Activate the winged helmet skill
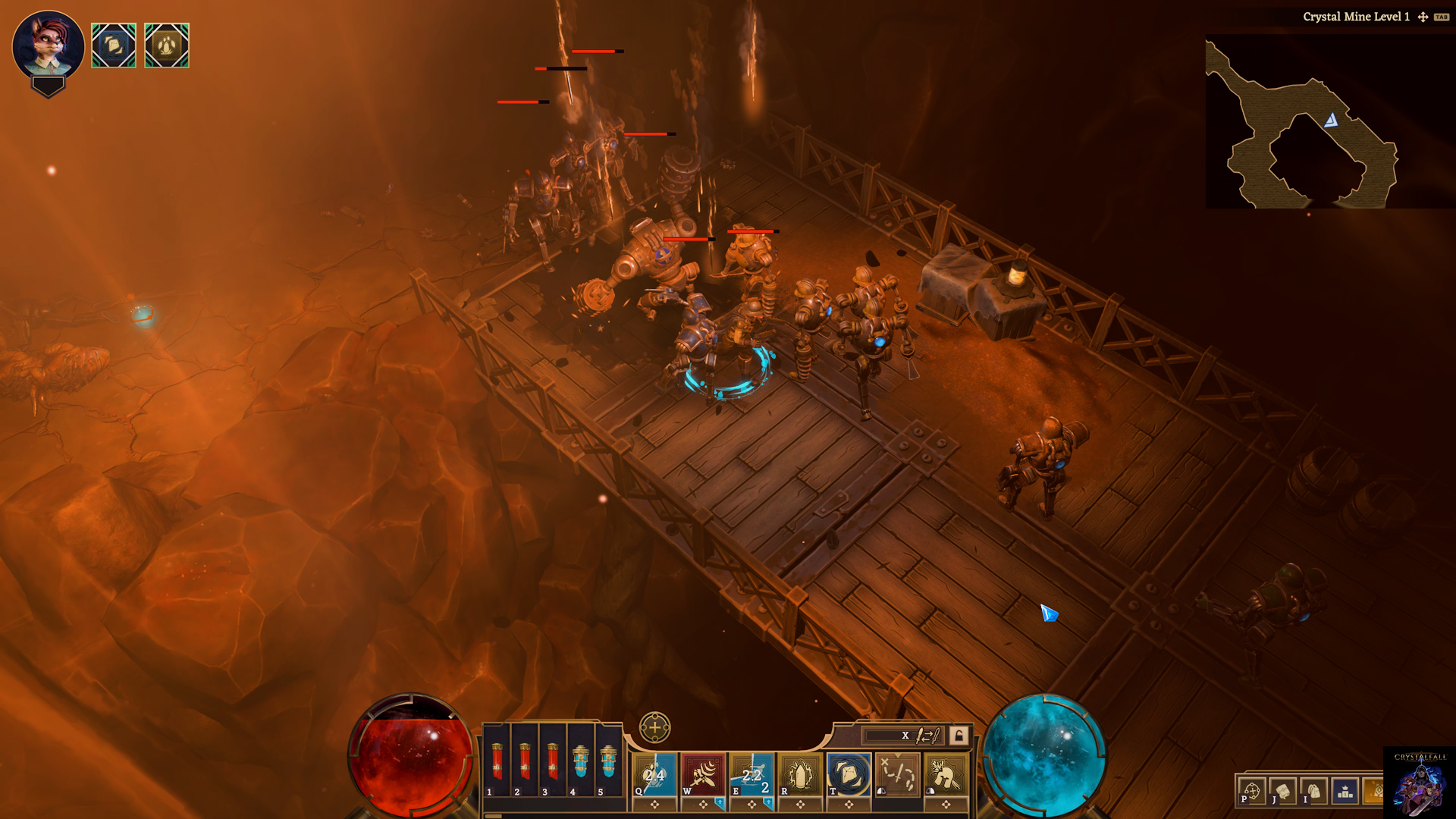The image size is (1456, 819). [x=946, y=774]
